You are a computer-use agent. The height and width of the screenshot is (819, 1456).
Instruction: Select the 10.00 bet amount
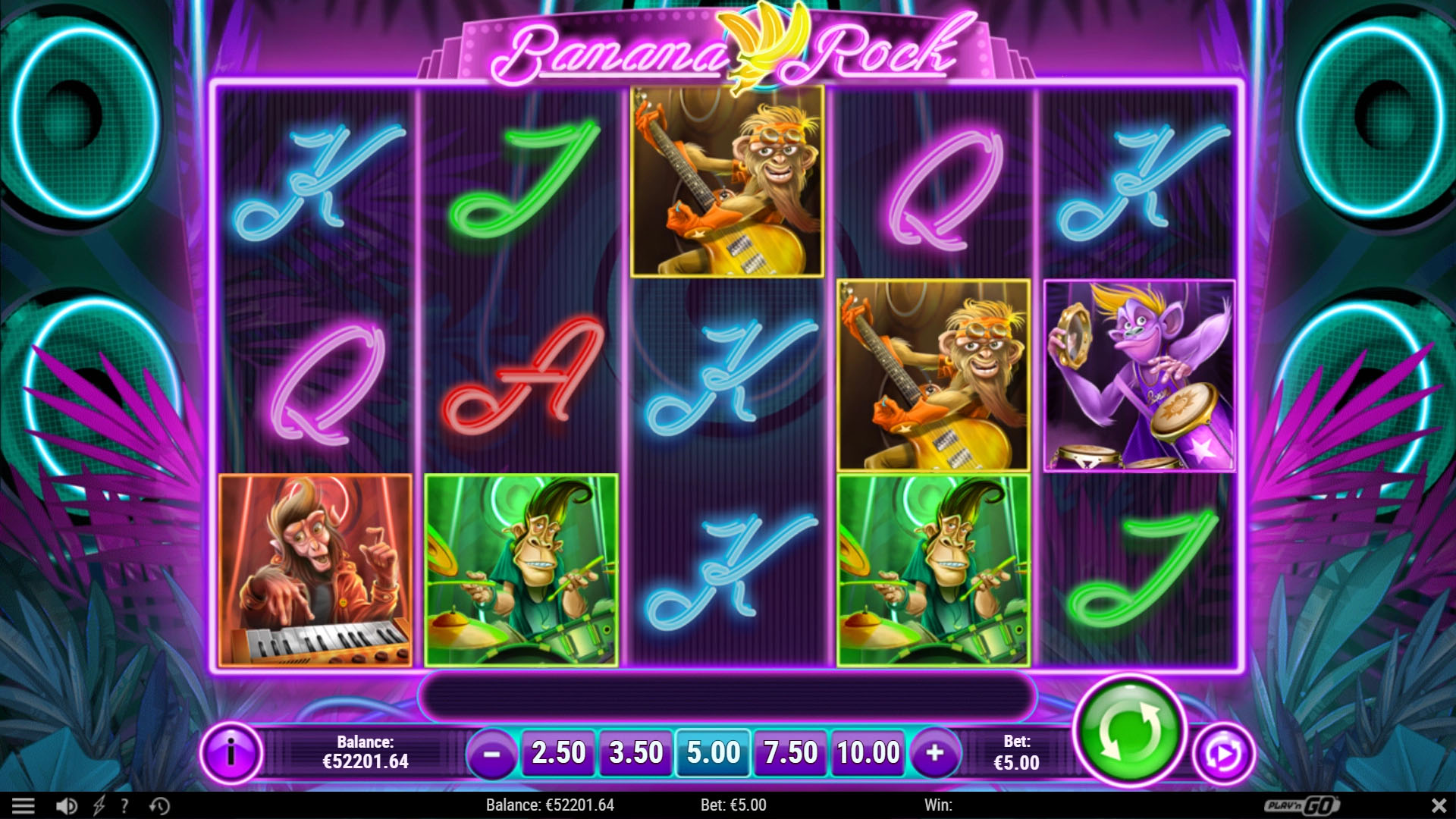point(868,753)
